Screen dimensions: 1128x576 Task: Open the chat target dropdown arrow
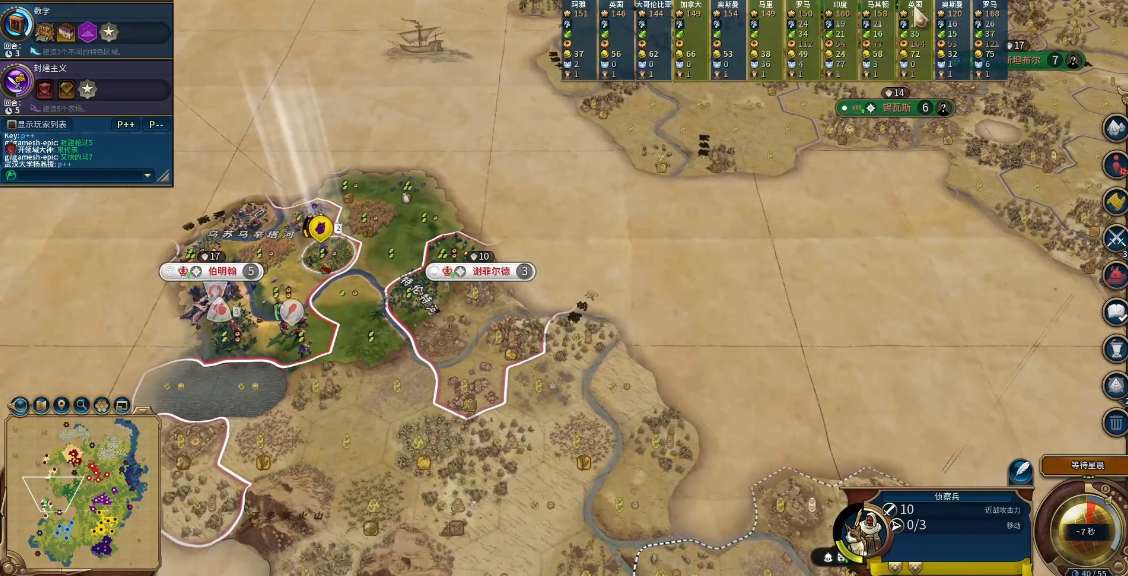click(148, 176)
